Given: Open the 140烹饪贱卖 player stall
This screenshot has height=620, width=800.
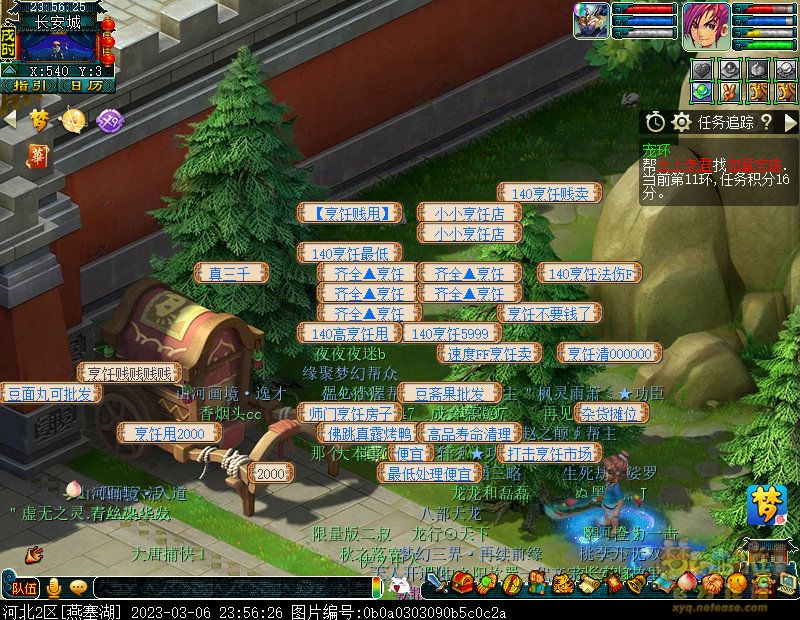Looking at the screenshot, I should 549,193.
